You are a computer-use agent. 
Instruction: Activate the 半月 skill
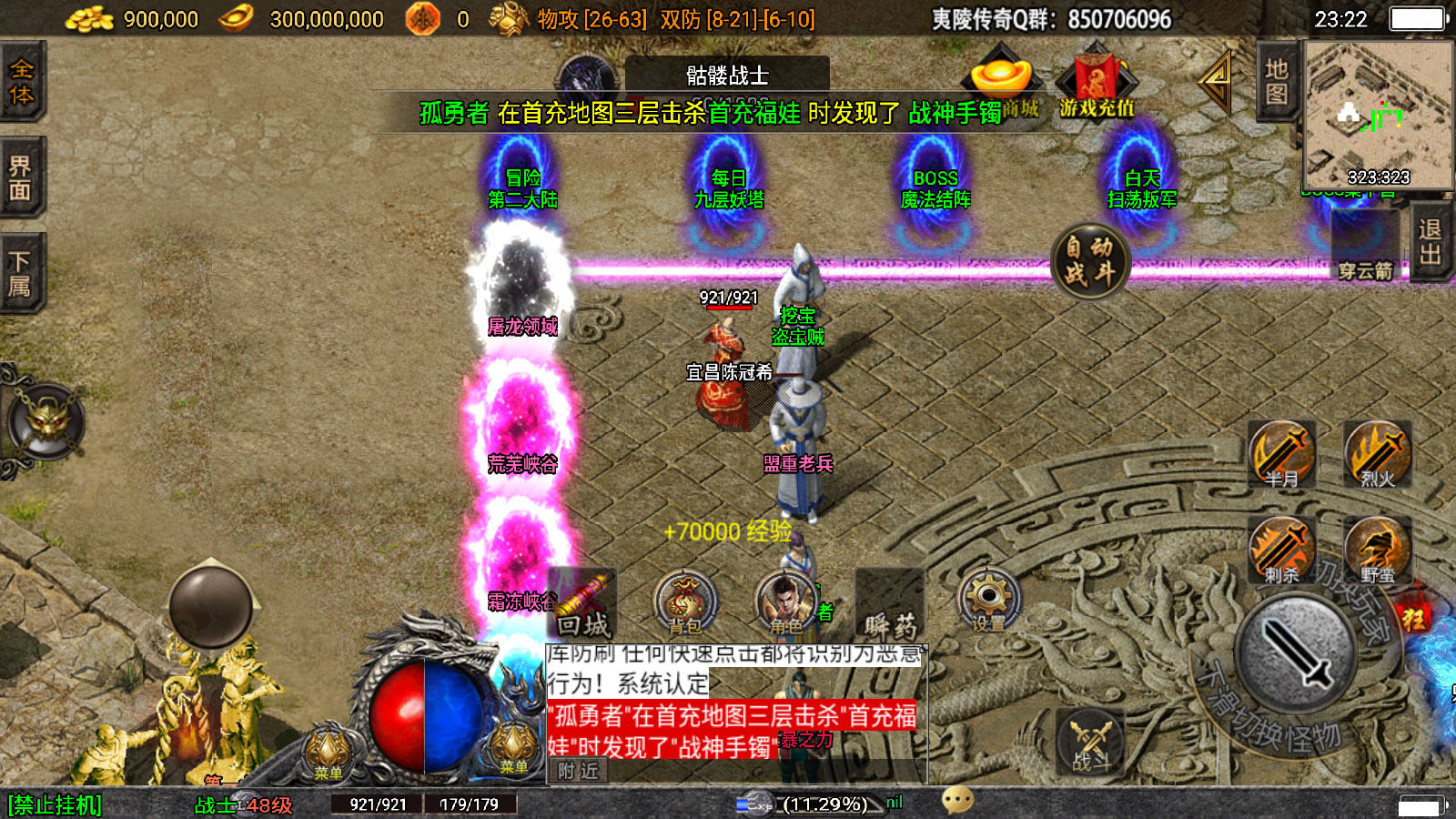click(x=1282, y=454)
